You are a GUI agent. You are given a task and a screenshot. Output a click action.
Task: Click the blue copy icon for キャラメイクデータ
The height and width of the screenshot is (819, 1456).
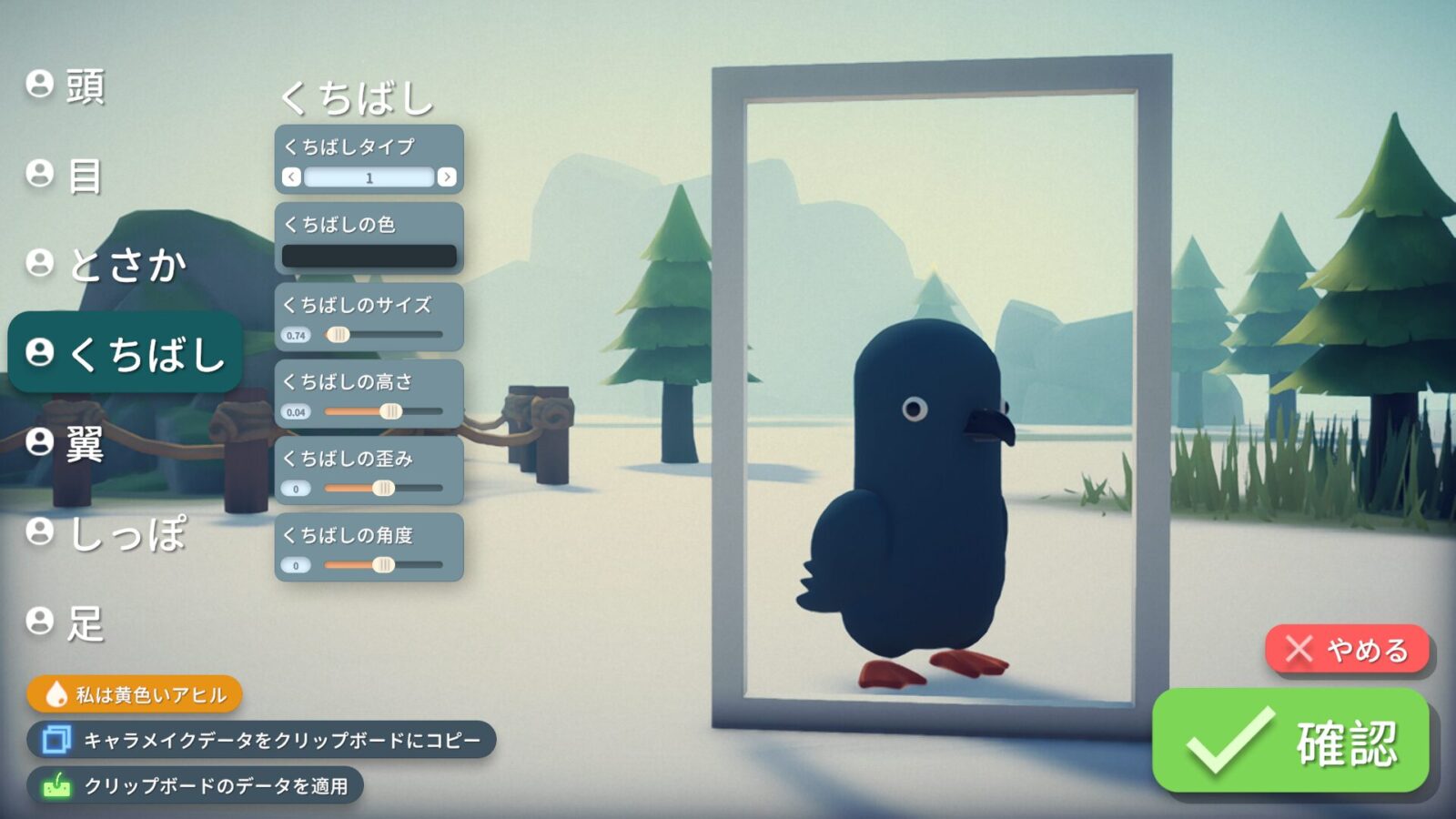click(57, 739)
